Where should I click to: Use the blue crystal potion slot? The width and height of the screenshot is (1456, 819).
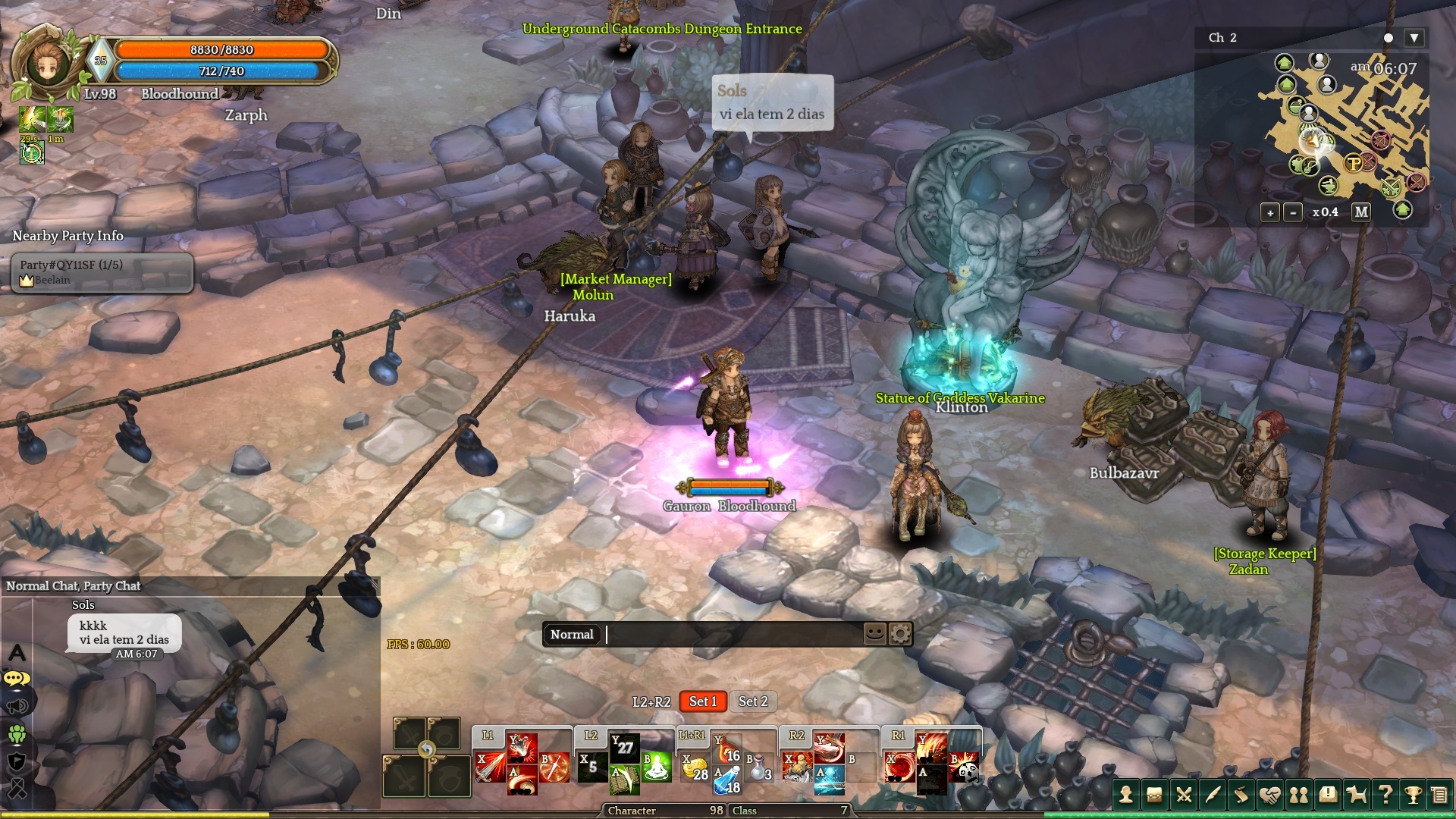click(x=727, y=780)
